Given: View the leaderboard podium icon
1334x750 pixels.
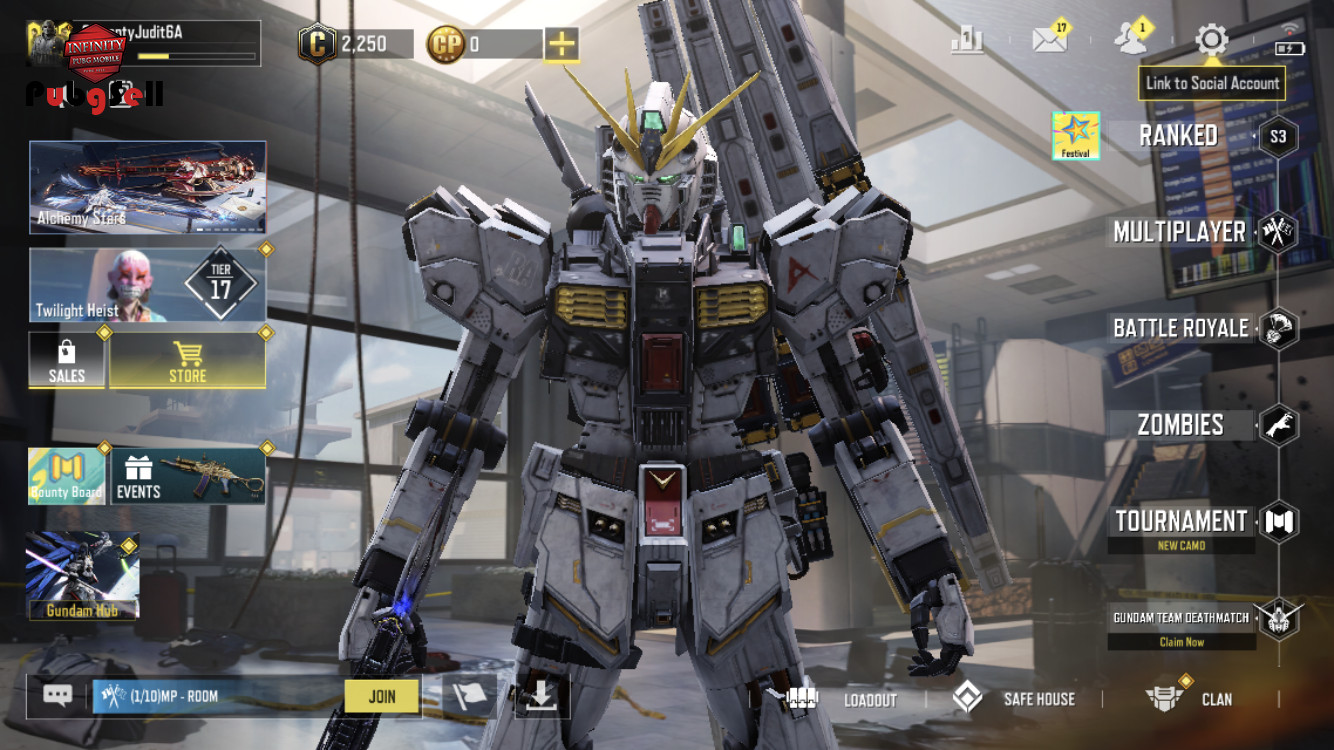Looking at the screenshot, I should click(967, 40).
